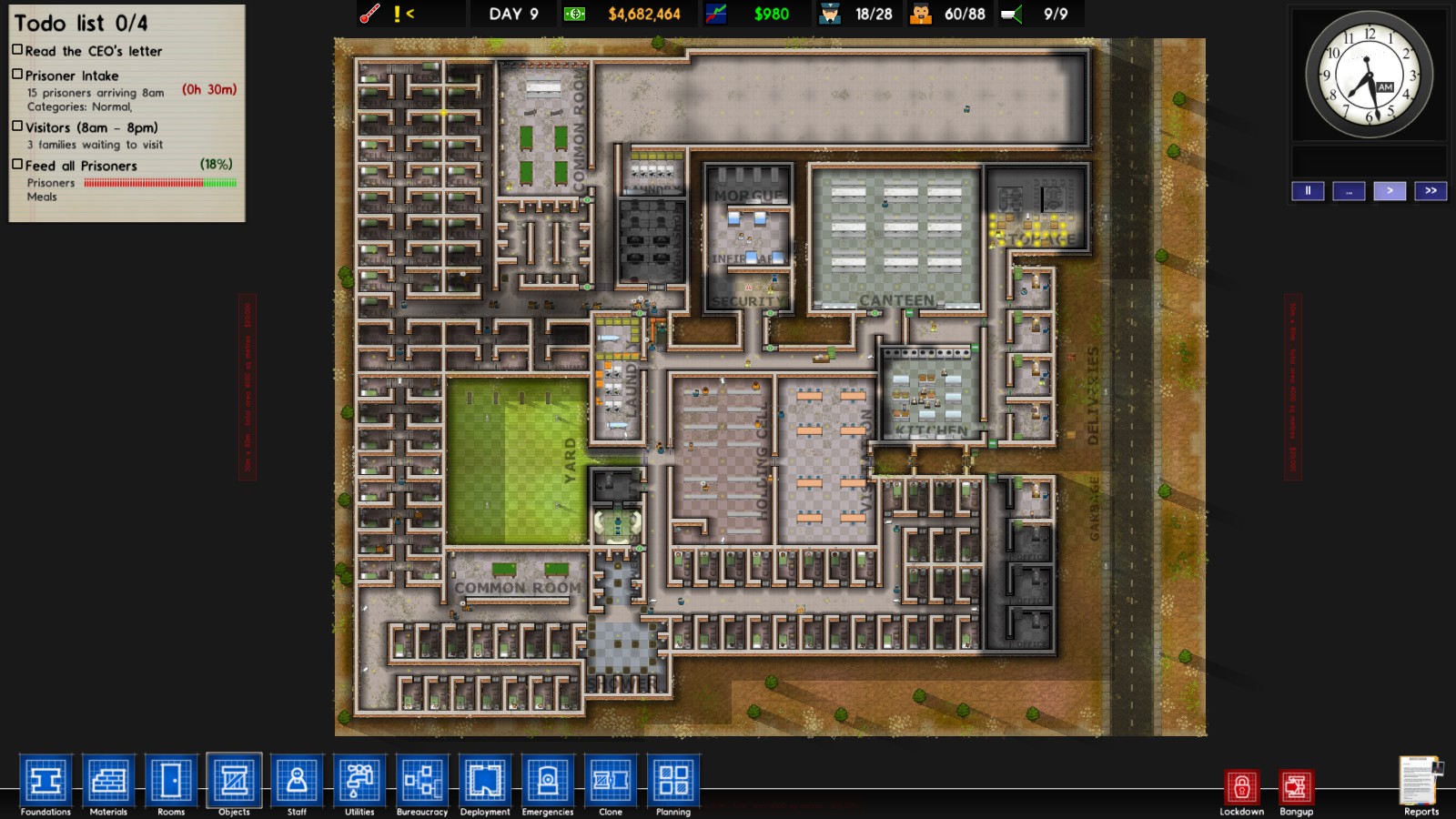Choose the Objects toolbar button
Image resolution: width=1456 pixels, height=819 pixels.
tap(234, 781)
